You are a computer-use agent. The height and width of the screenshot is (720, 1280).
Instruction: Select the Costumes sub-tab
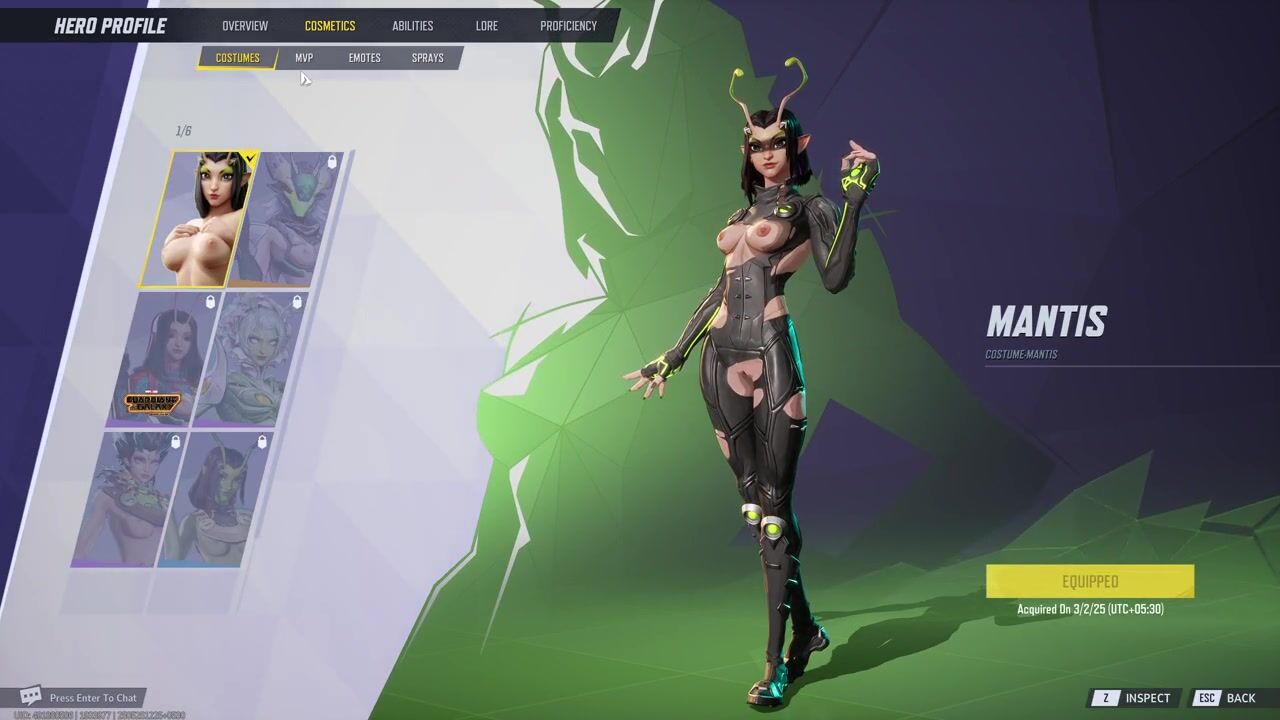pyautogui.click(x=237, y=58)
